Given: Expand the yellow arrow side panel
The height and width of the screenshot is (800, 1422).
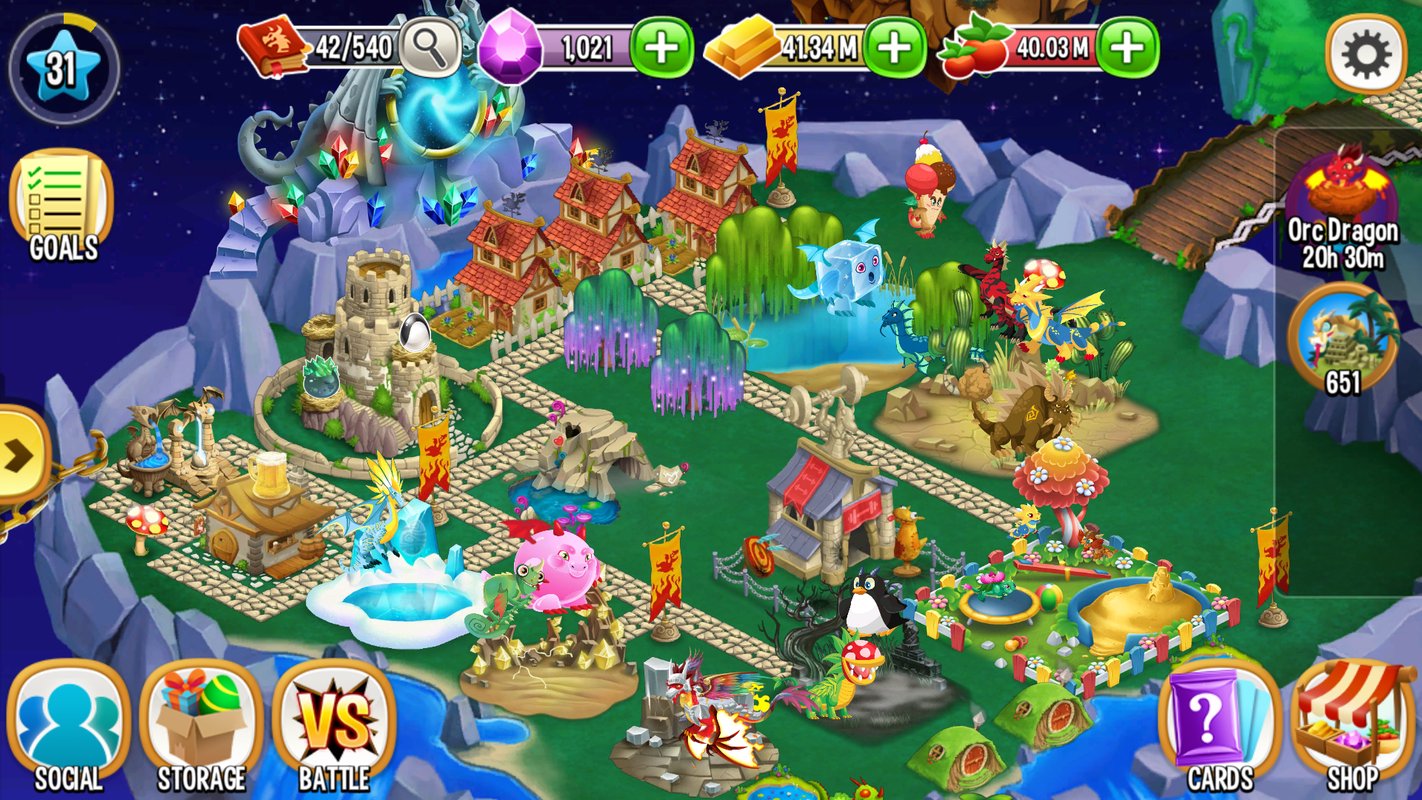Looking at the screenshot, I should pos(20,456).
